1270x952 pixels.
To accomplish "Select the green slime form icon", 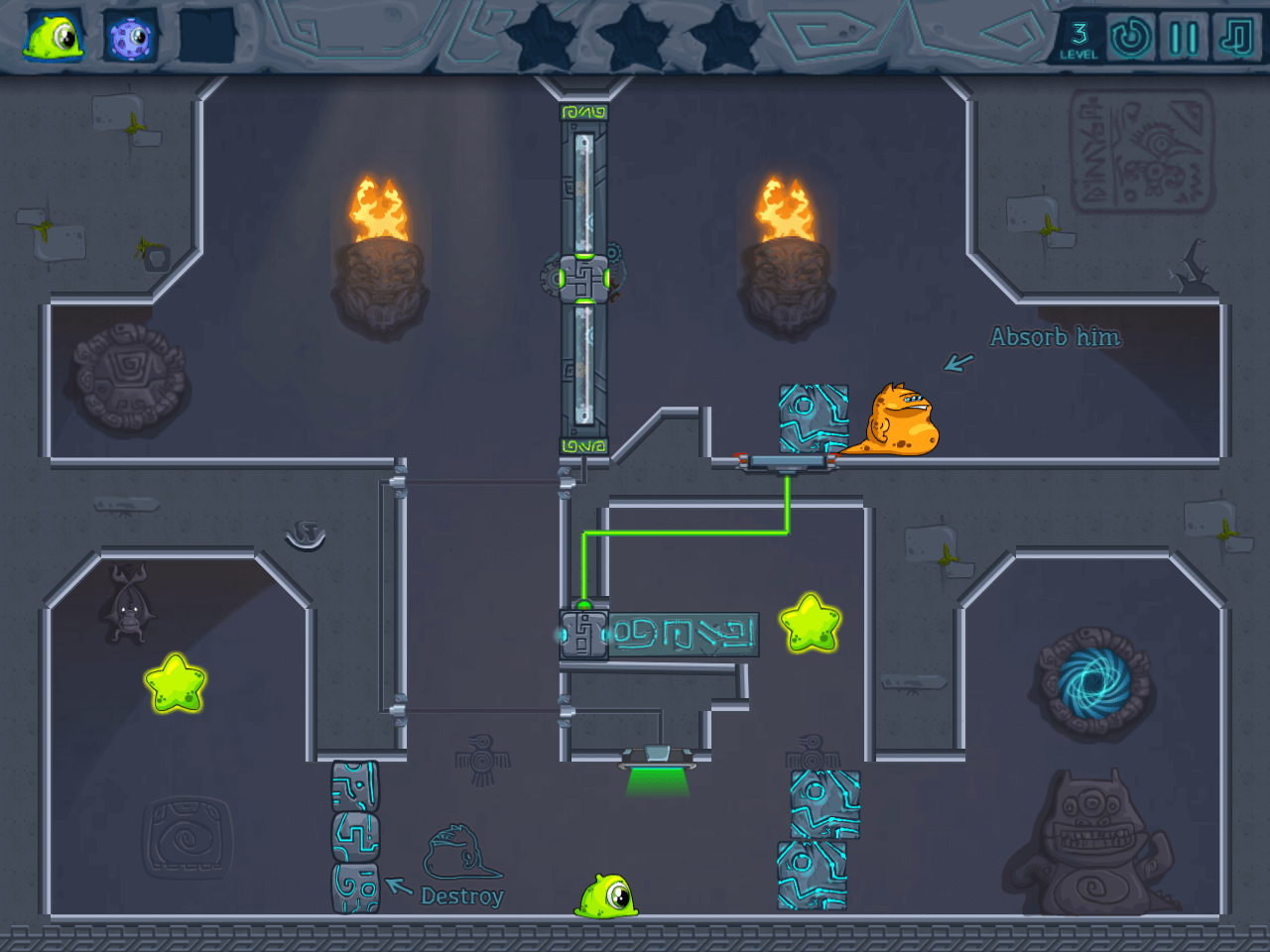I will tap(54, 38).
